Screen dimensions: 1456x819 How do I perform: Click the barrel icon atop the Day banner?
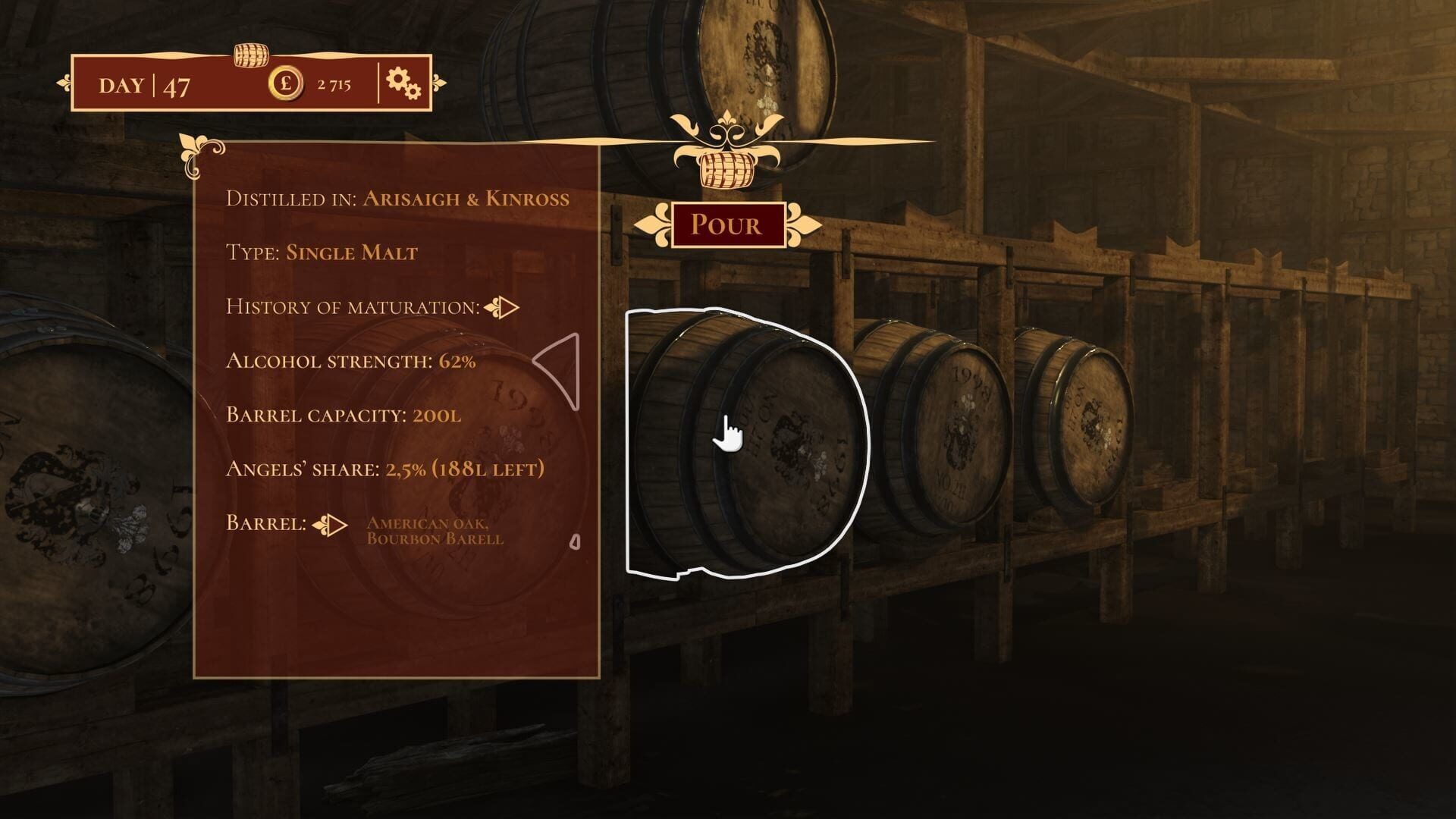(x=250, y=57)
